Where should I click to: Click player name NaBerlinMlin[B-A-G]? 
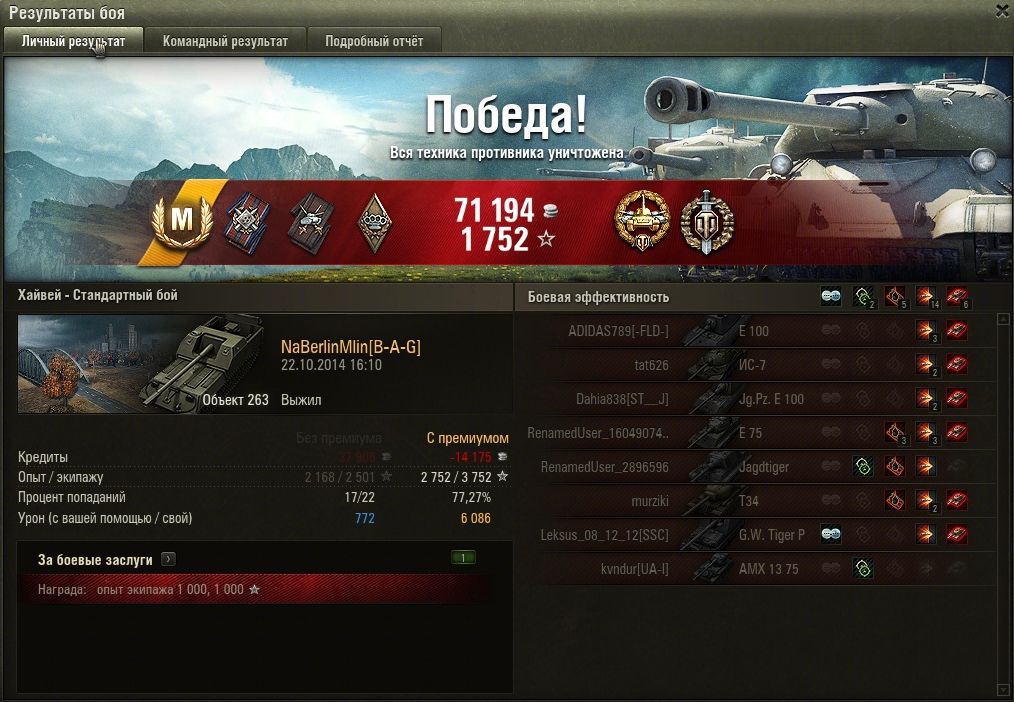350,346
